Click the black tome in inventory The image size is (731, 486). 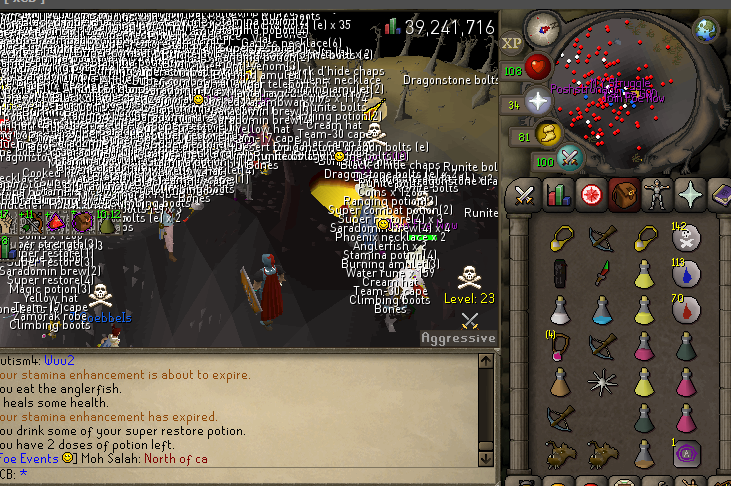[x=561, y=275]
